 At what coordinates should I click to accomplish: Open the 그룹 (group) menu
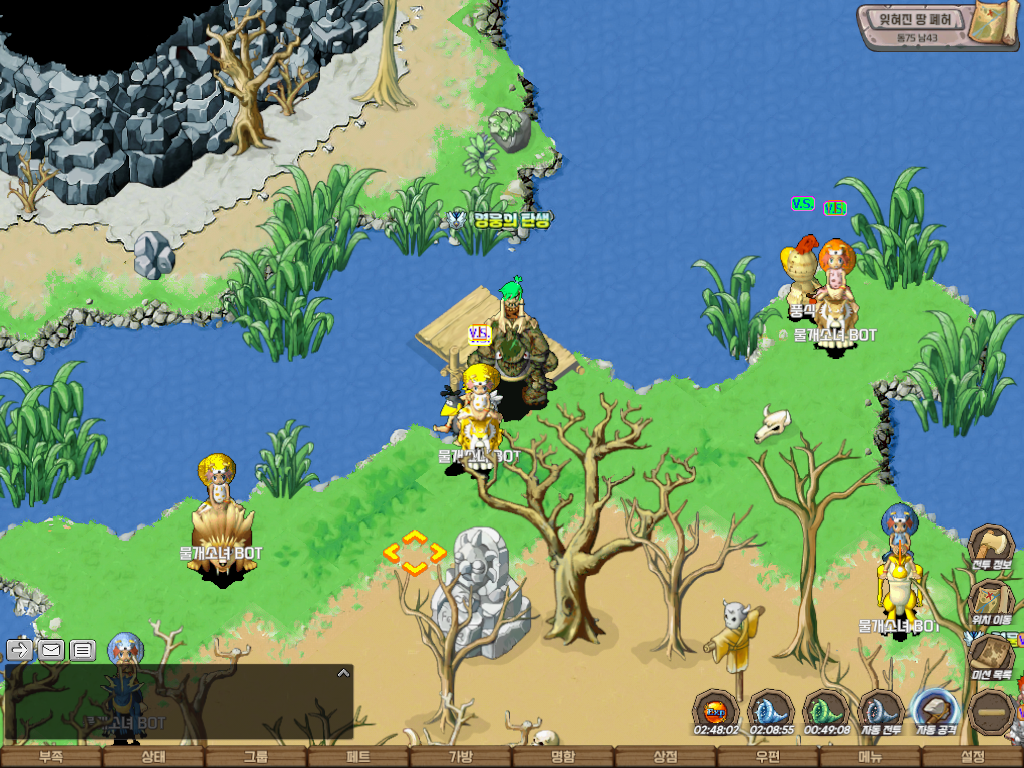click(256, 757)
